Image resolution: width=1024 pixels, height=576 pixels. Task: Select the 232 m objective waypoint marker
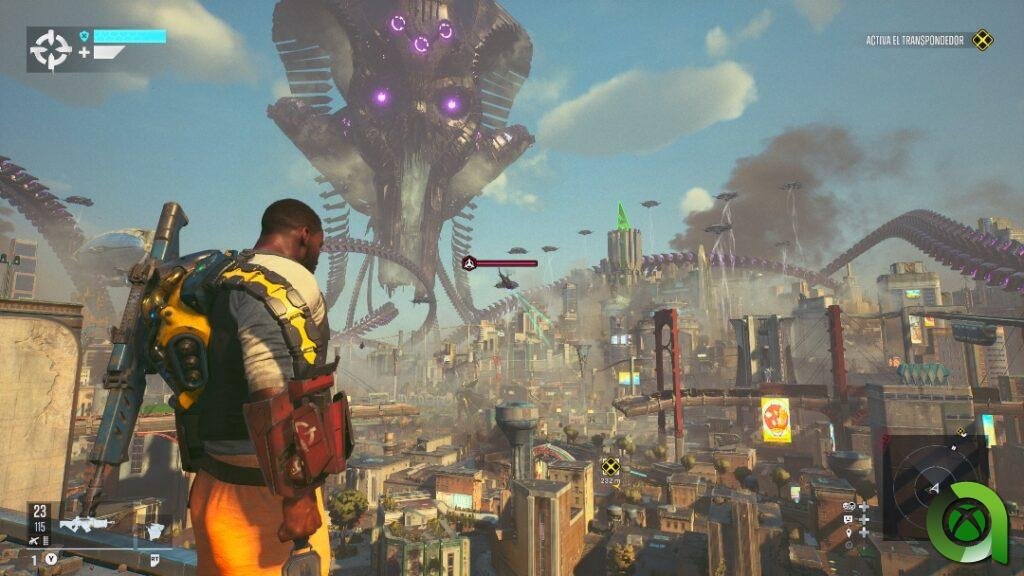611,465
